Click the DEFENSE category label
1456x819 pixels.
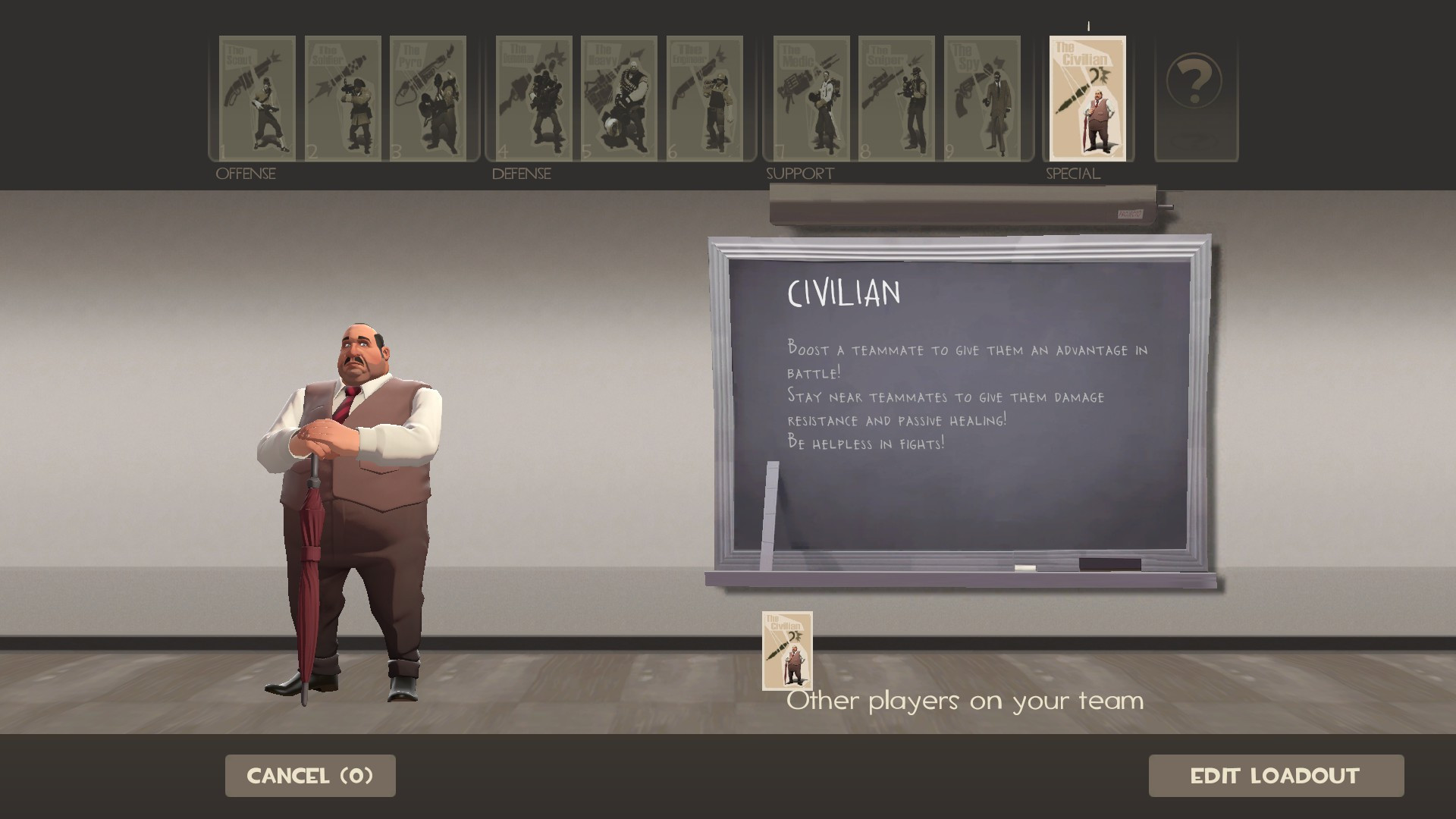520,174
